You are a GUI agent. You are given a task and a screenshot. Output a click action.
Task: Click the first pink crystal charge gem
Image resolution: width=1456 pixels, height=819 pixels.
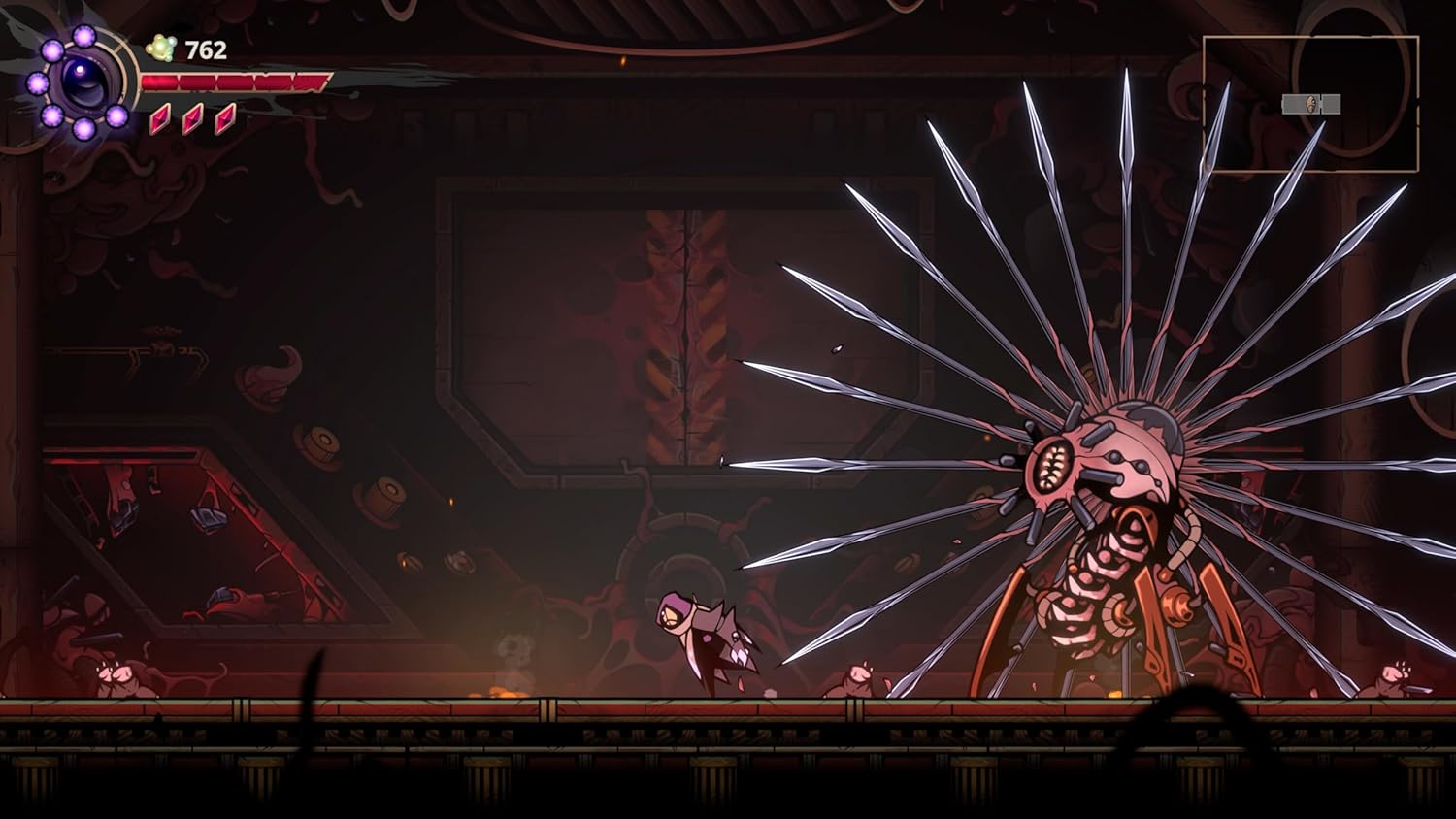pyautogui.click(x=159, y=120)
